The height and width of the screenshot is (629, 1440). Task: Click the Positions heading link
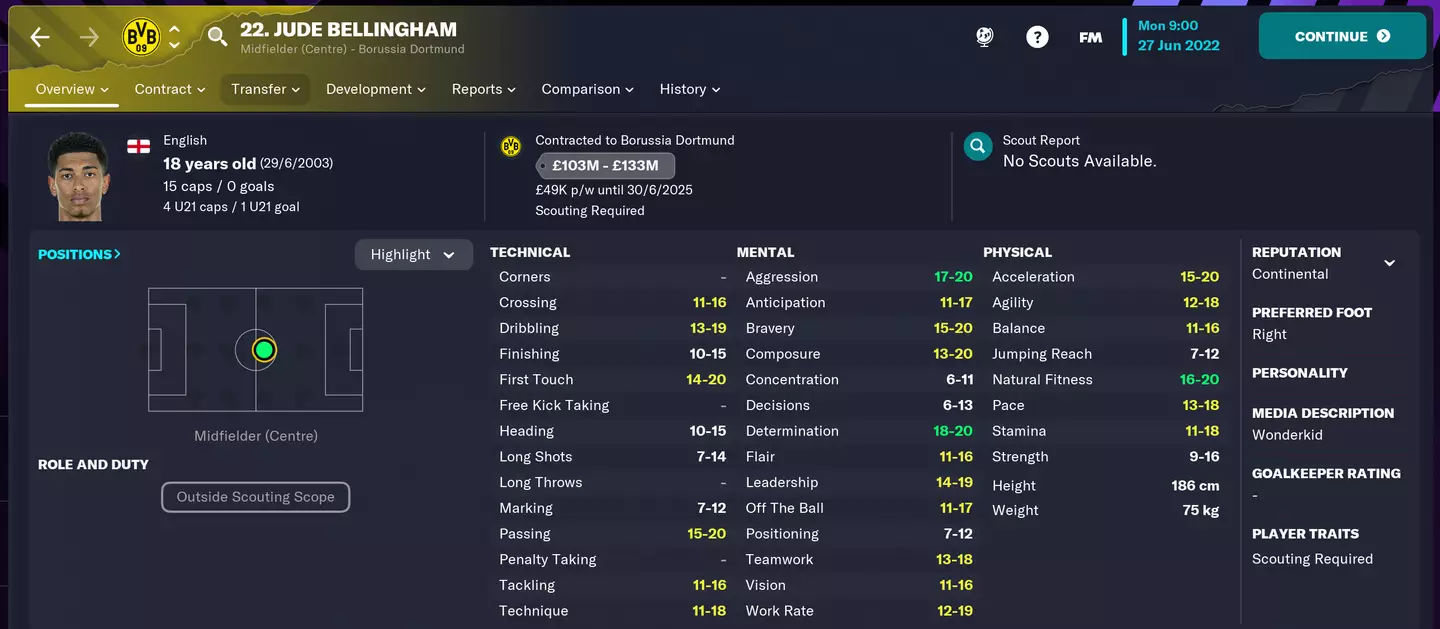[x=79, y=254]
